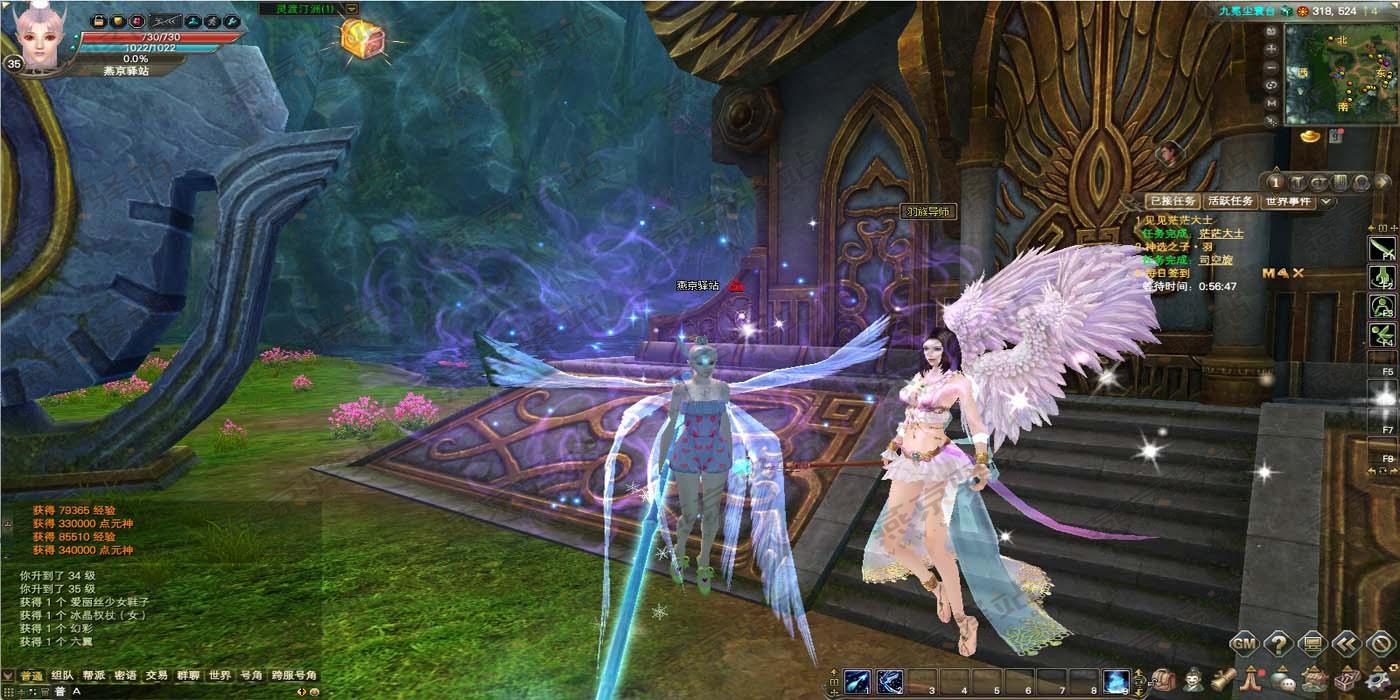Switch to the 帮派 (guild) chat tab

coord(94,676)
